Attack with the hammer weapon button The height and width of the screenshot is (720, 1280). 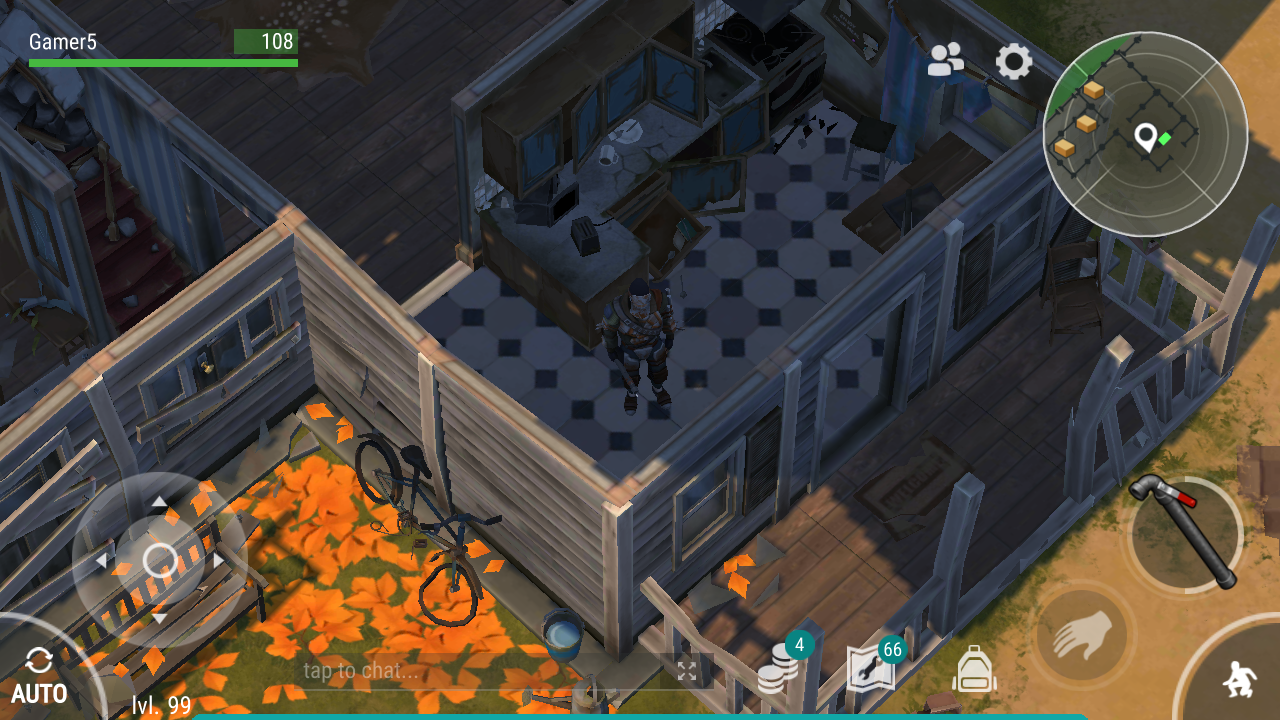pos(1185,533)
